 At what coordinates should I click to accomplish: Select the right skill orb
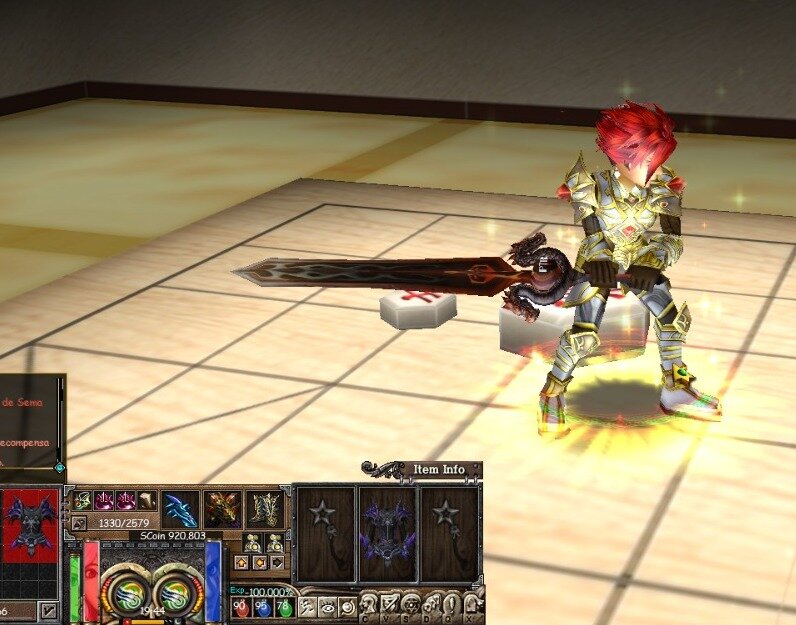177,592
